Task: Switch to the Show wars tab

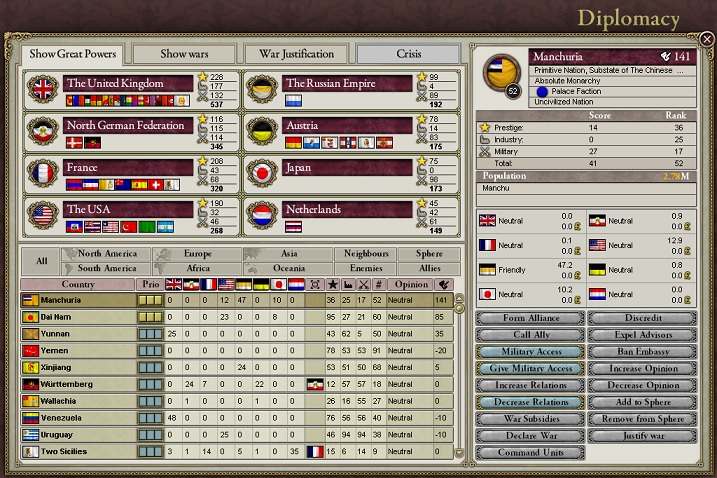Action: click(183, 53)
